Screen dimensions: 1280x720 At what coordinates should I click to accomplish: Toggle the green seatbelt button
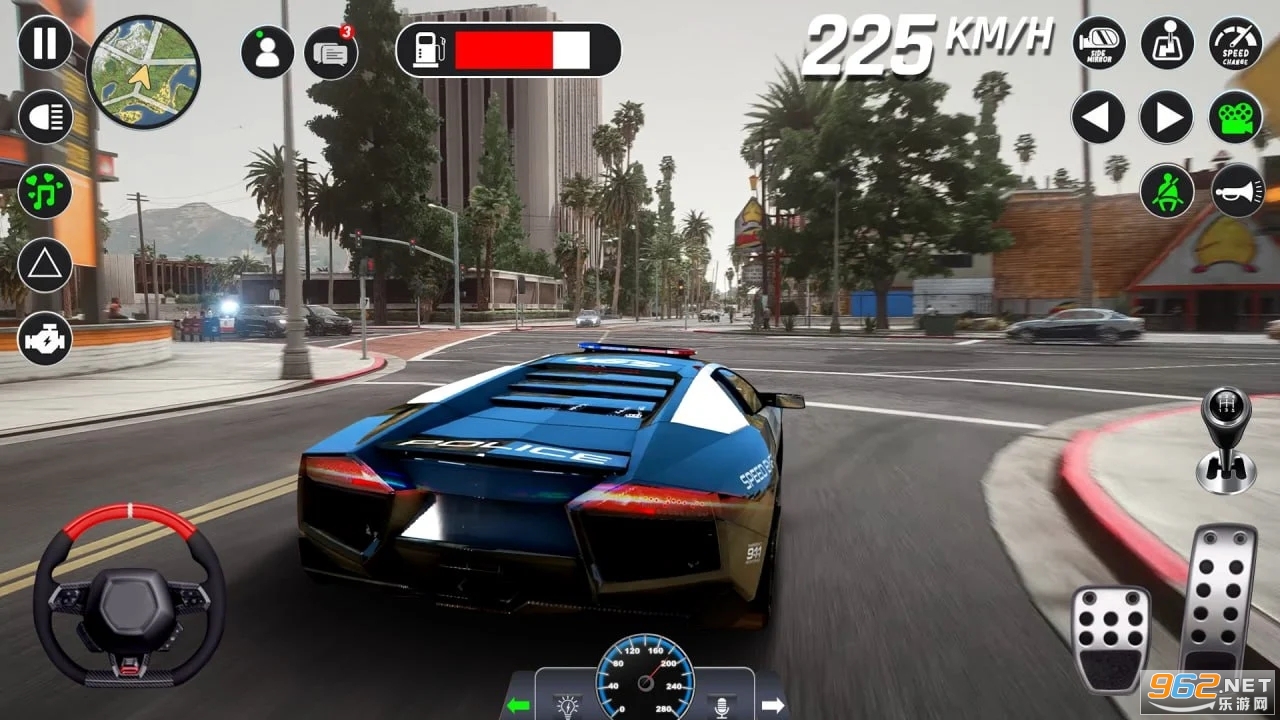(1167, 190)
